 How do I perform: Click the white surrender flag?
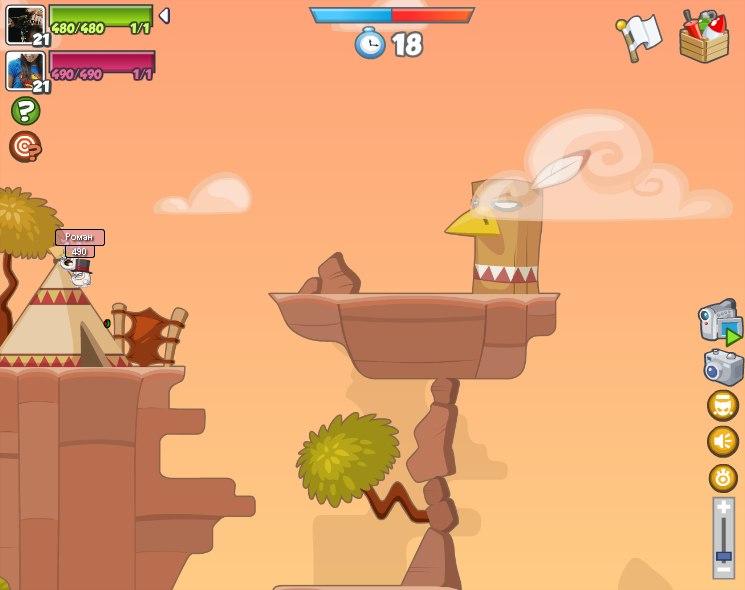point(640,37)
